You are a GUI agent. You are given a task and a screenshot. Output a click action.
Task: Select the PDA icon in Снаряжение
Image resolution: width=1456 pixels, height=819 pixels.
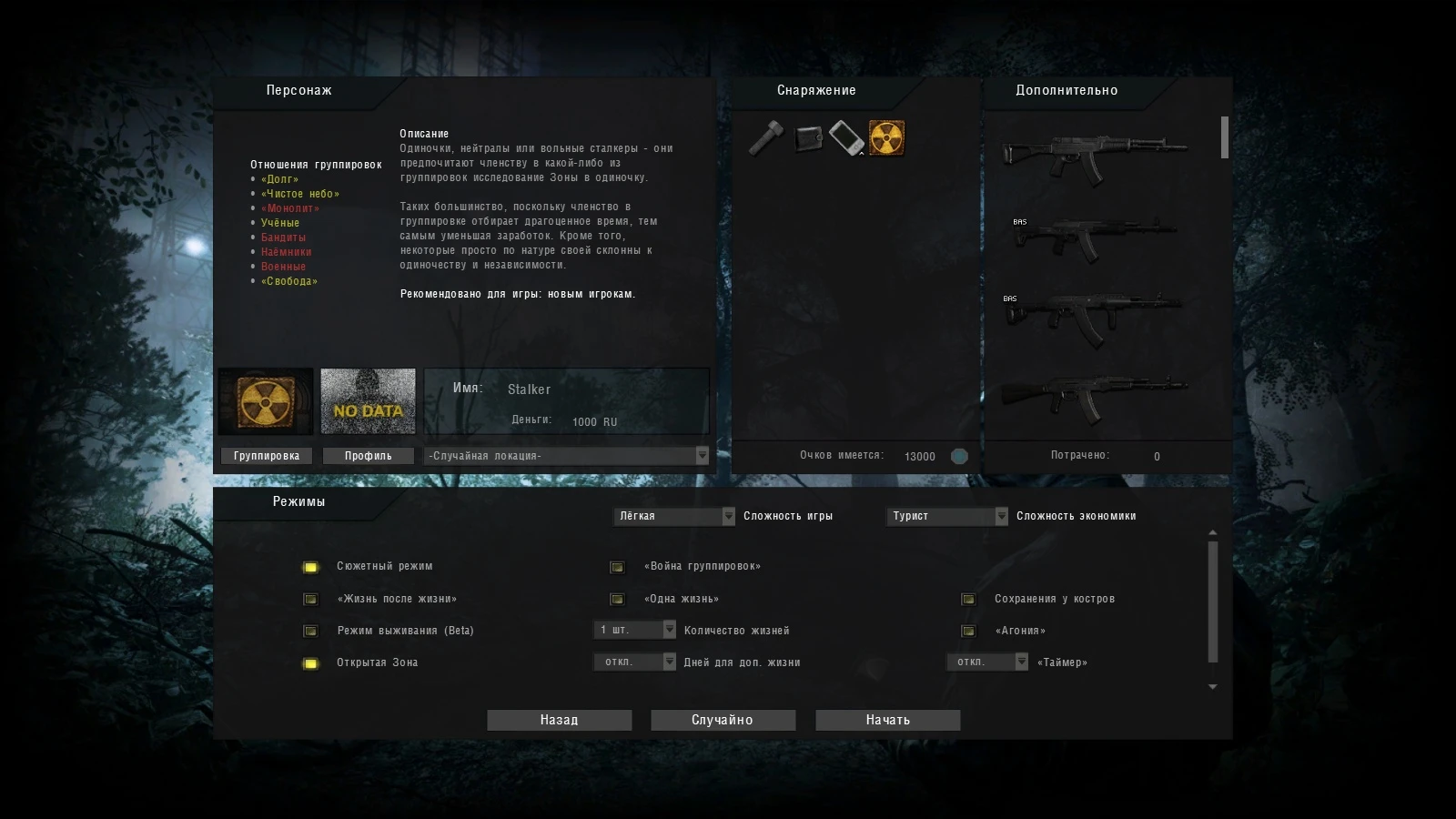847,137
